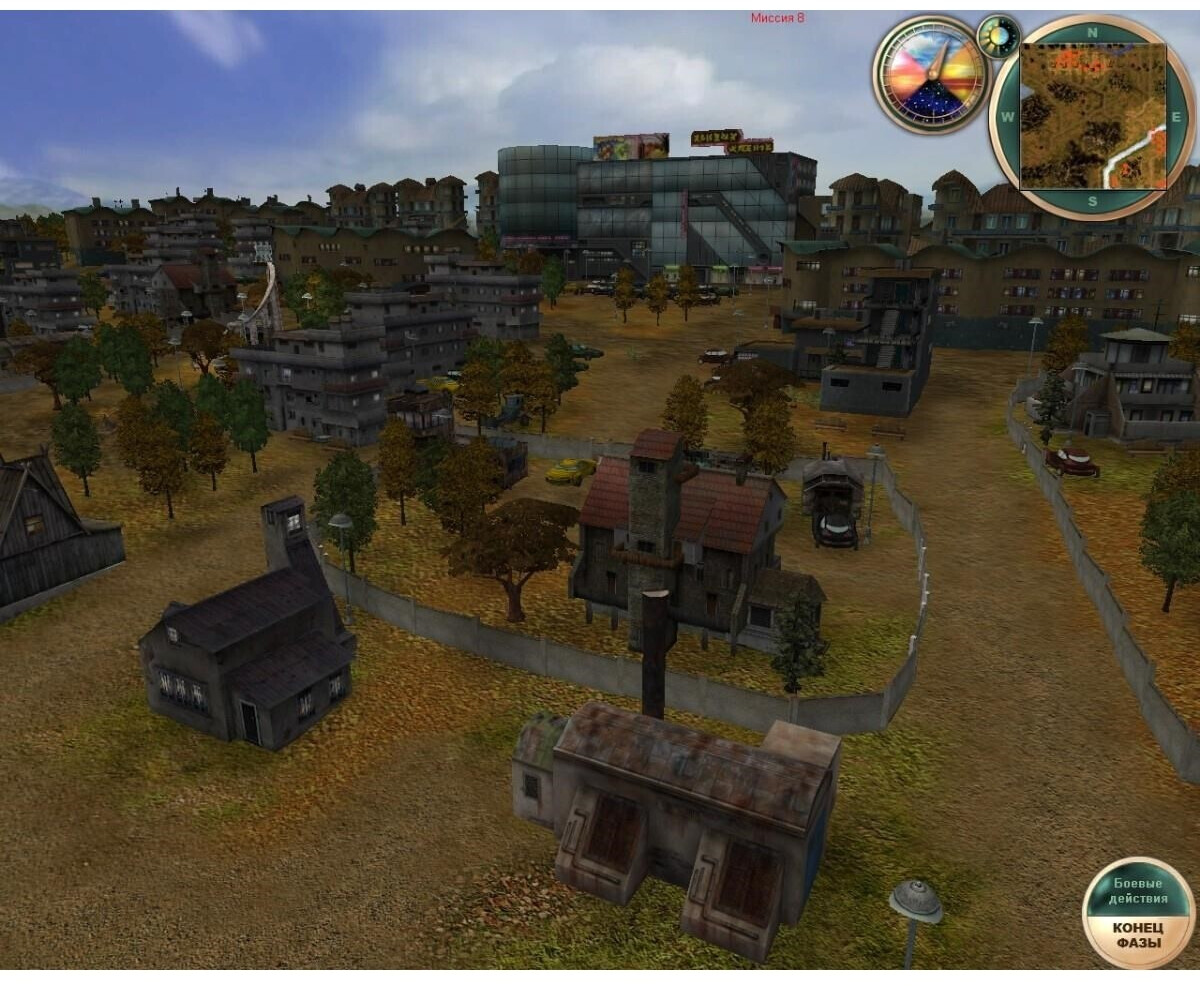
Task: Click the small sun and moon icon
Action: point(997,37)
